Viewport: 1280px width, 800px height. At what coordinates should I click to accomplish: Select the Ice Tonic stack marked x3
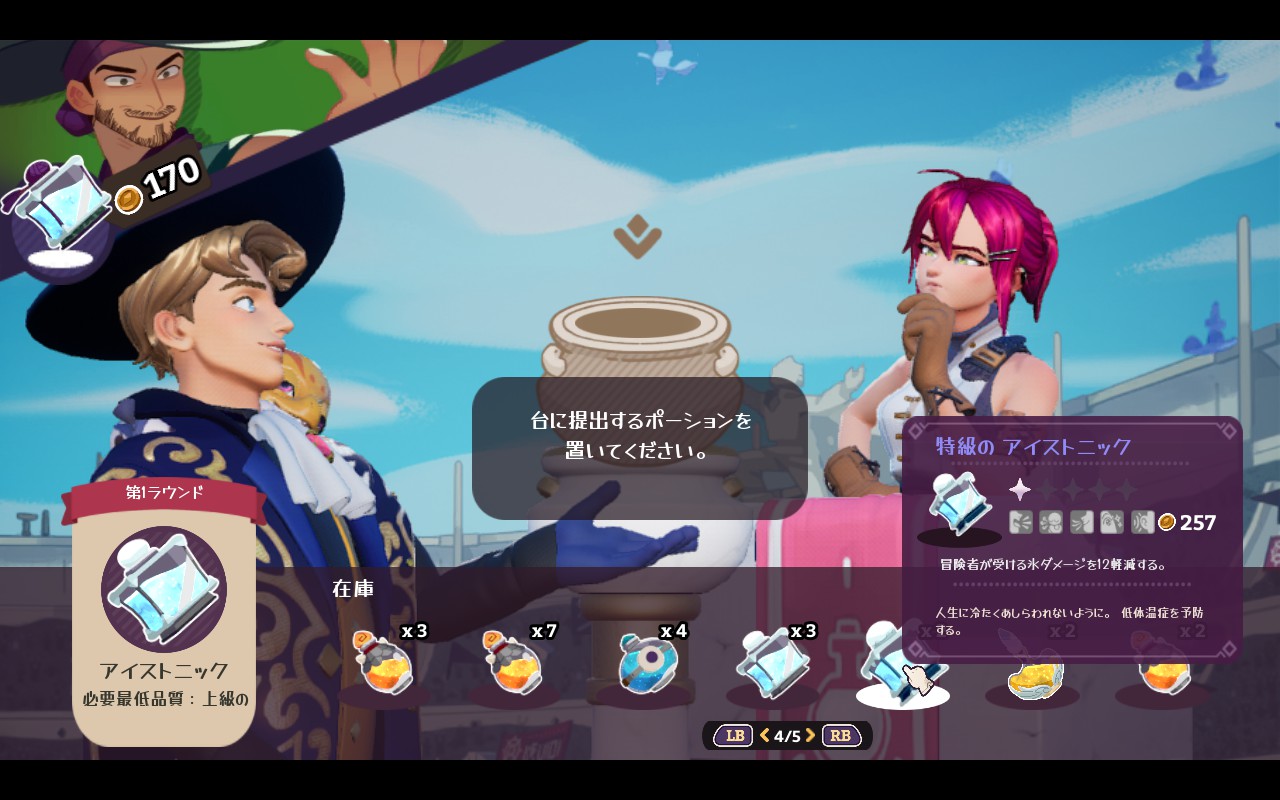pyautogui.click(x=774, y=664)
